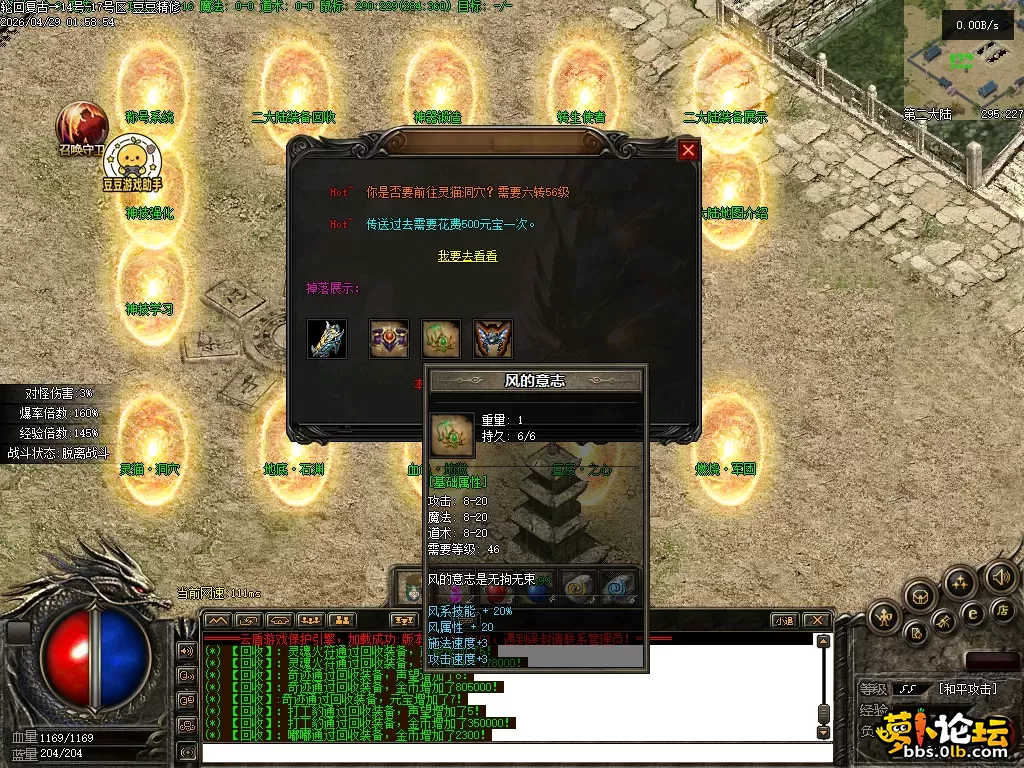Click the chat scroll down arrow

click(823, 733)
